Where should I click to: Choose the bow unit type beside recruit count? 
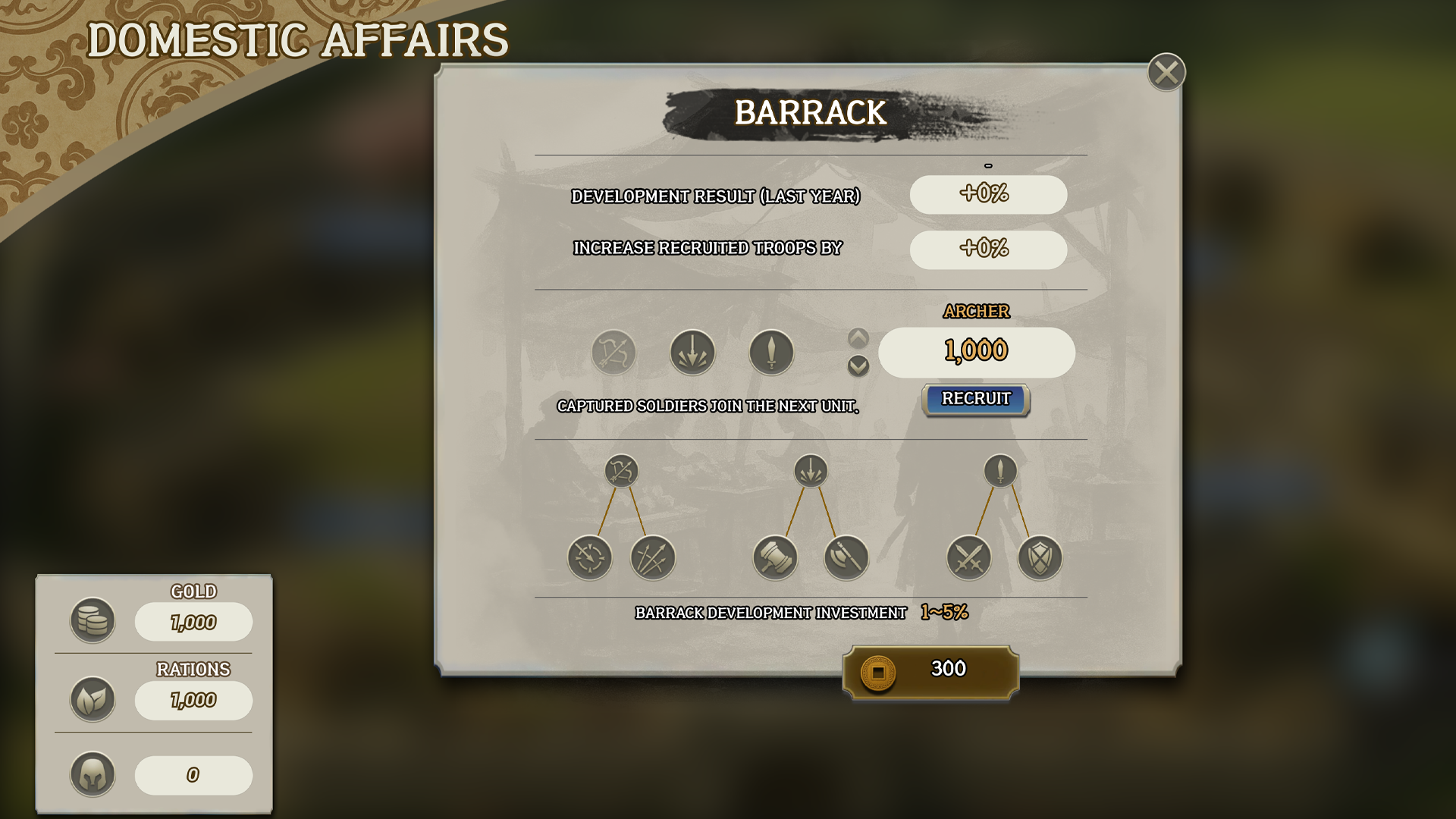point(613,353)
